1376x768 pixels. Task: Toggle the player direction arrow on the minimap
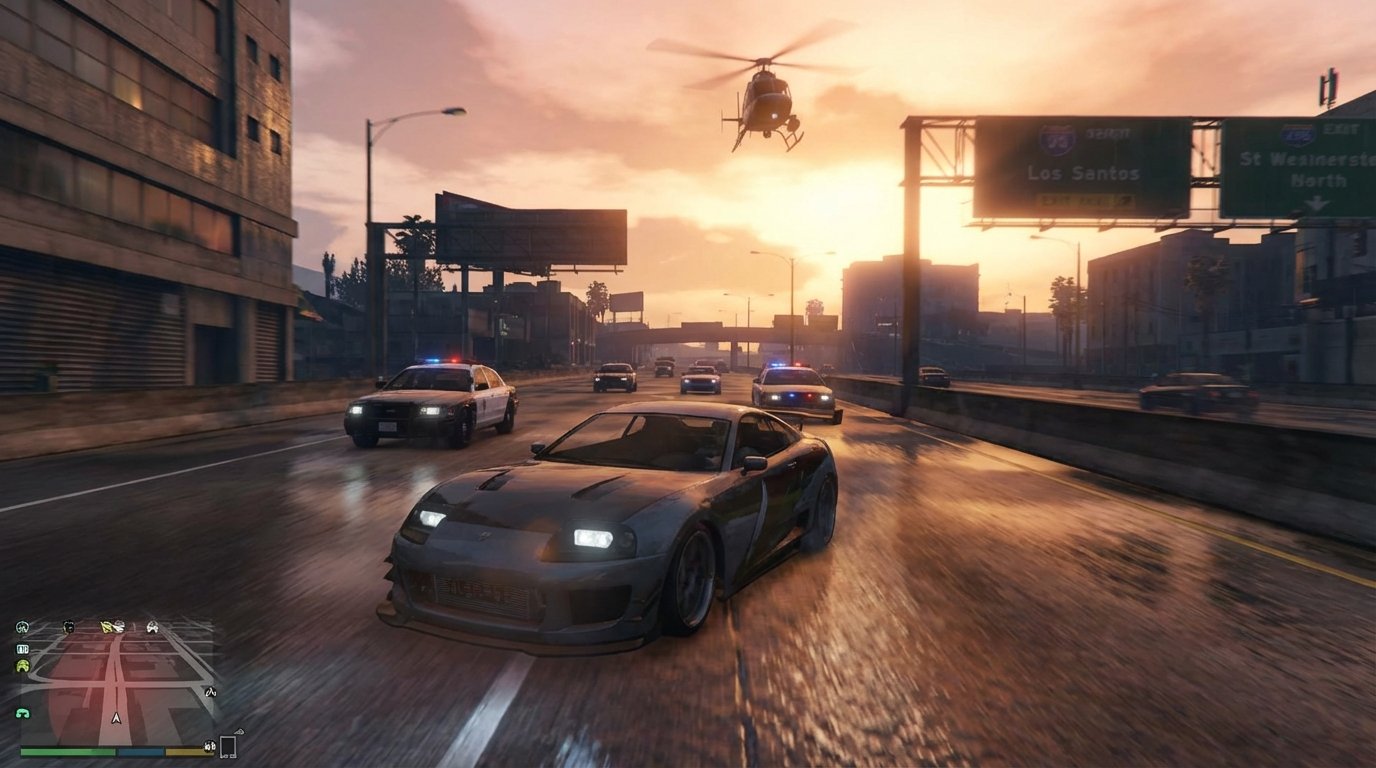(116, 718)
